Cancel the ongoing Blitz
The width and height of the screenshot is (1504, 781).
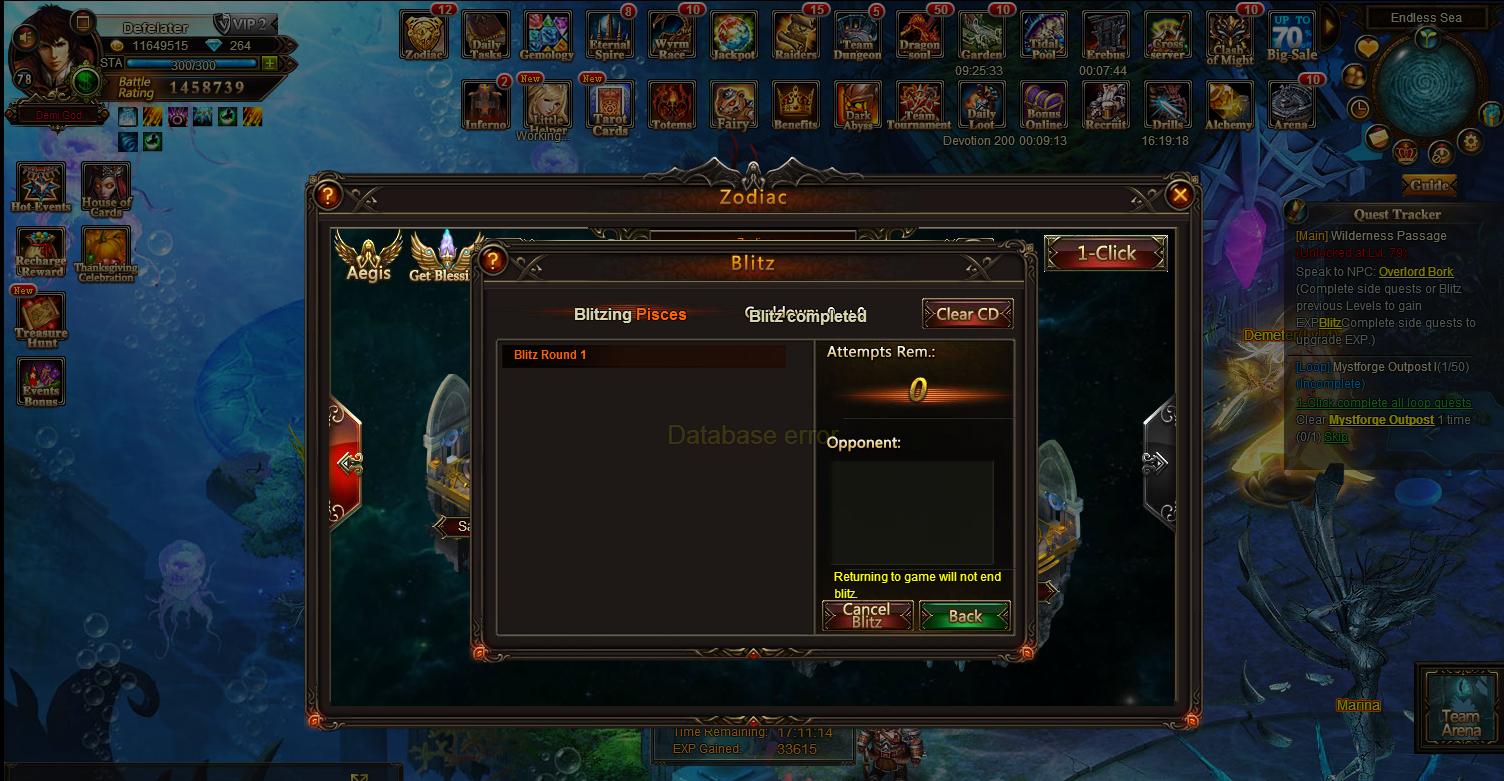pyautogui.click(x=867, y=615)
